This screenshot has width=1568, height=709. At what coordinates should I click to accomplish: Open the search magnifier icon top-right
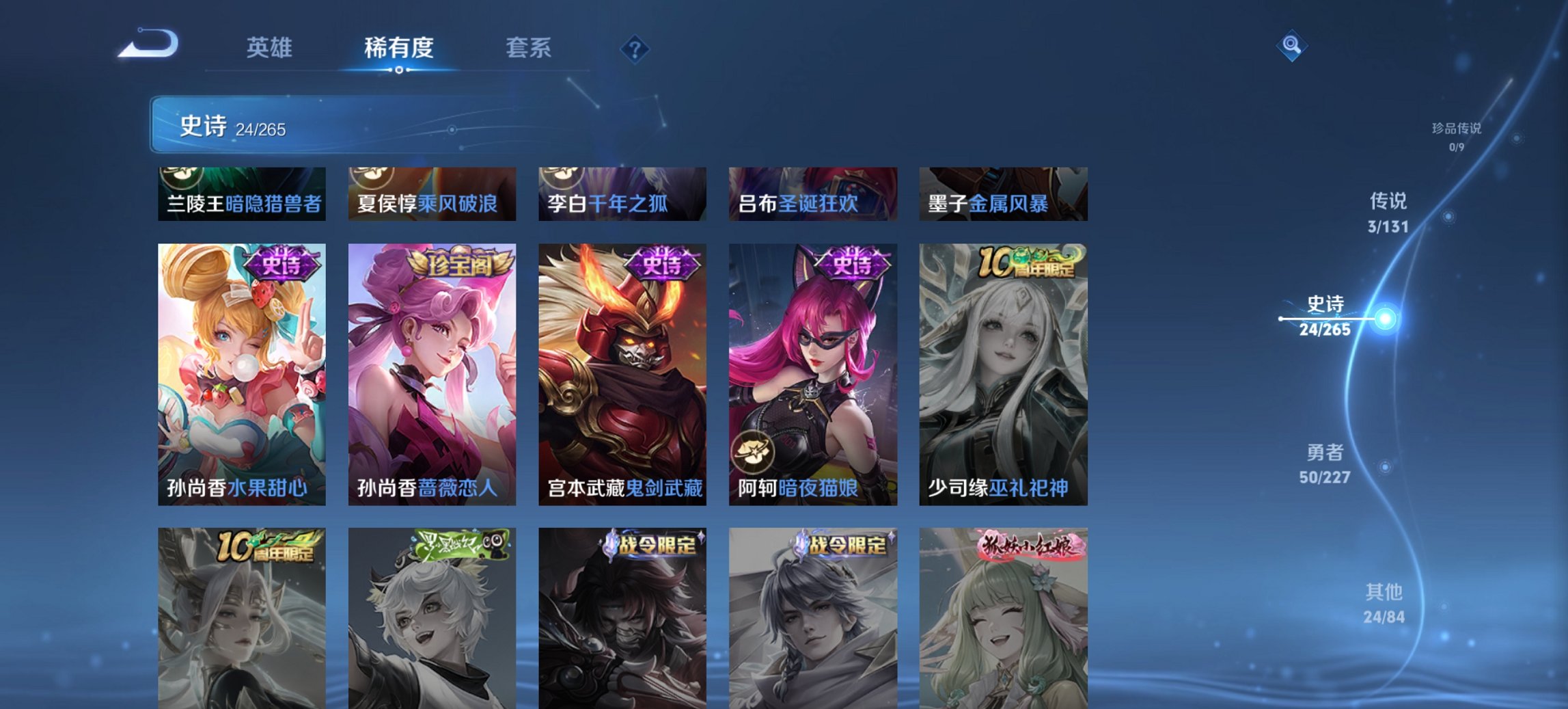click(x=1290, y=46)
